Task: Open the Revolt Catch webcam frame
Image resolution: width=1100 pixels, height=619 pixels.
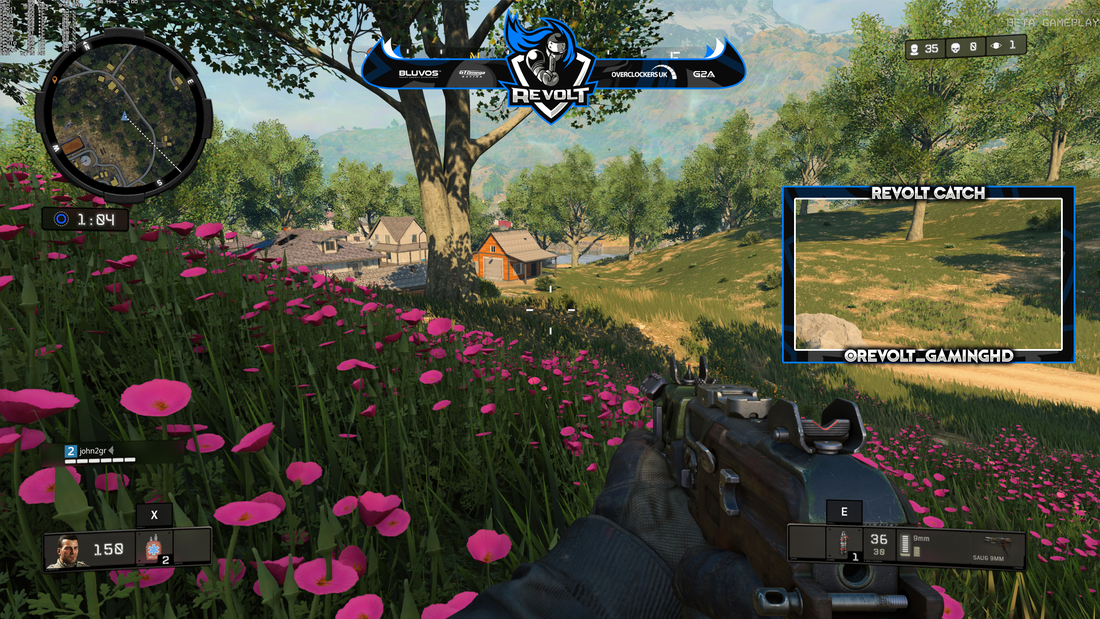Action: click(x=928, y=274)
